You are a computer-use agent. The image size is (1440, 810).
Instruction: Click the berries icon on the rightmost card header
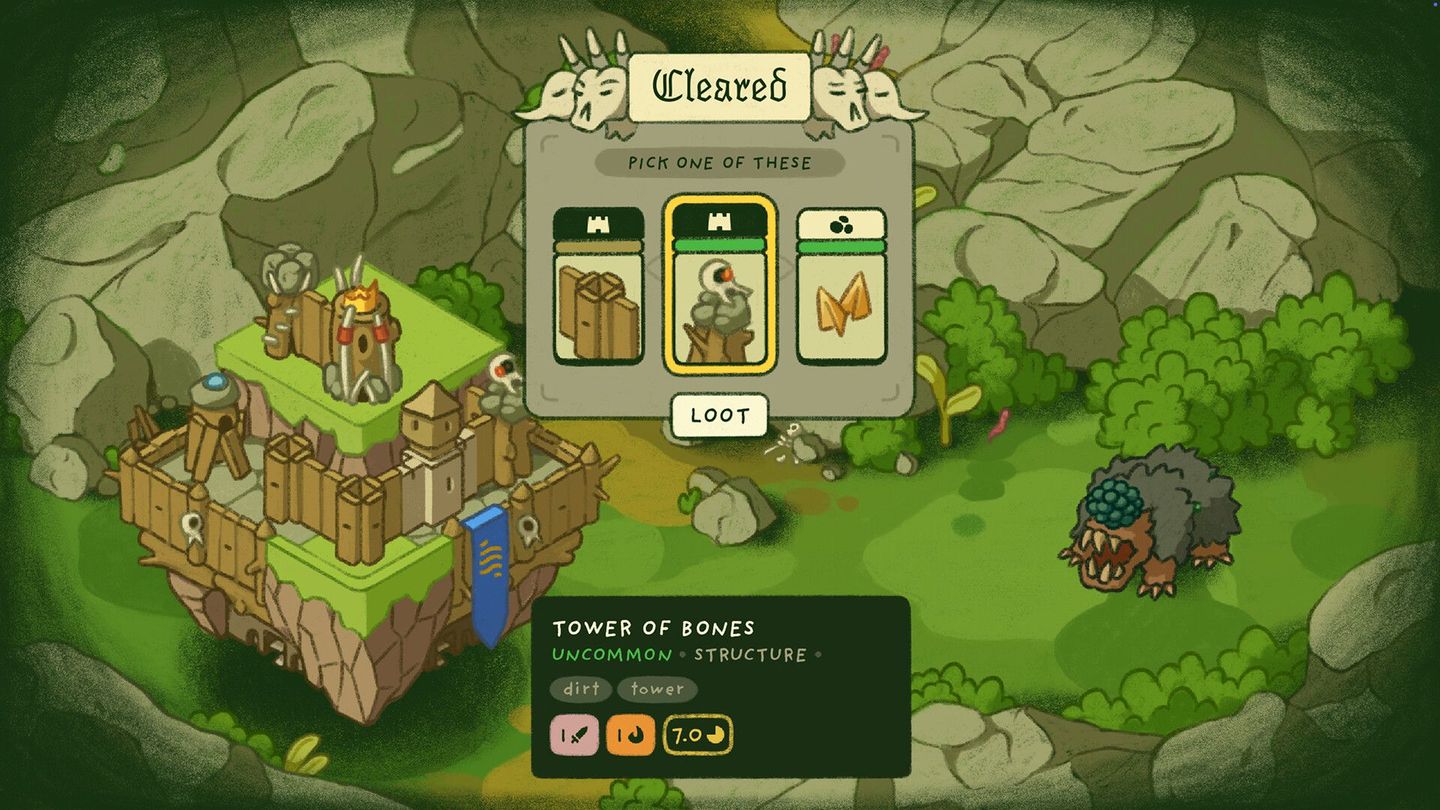click(x=841, y=224)
